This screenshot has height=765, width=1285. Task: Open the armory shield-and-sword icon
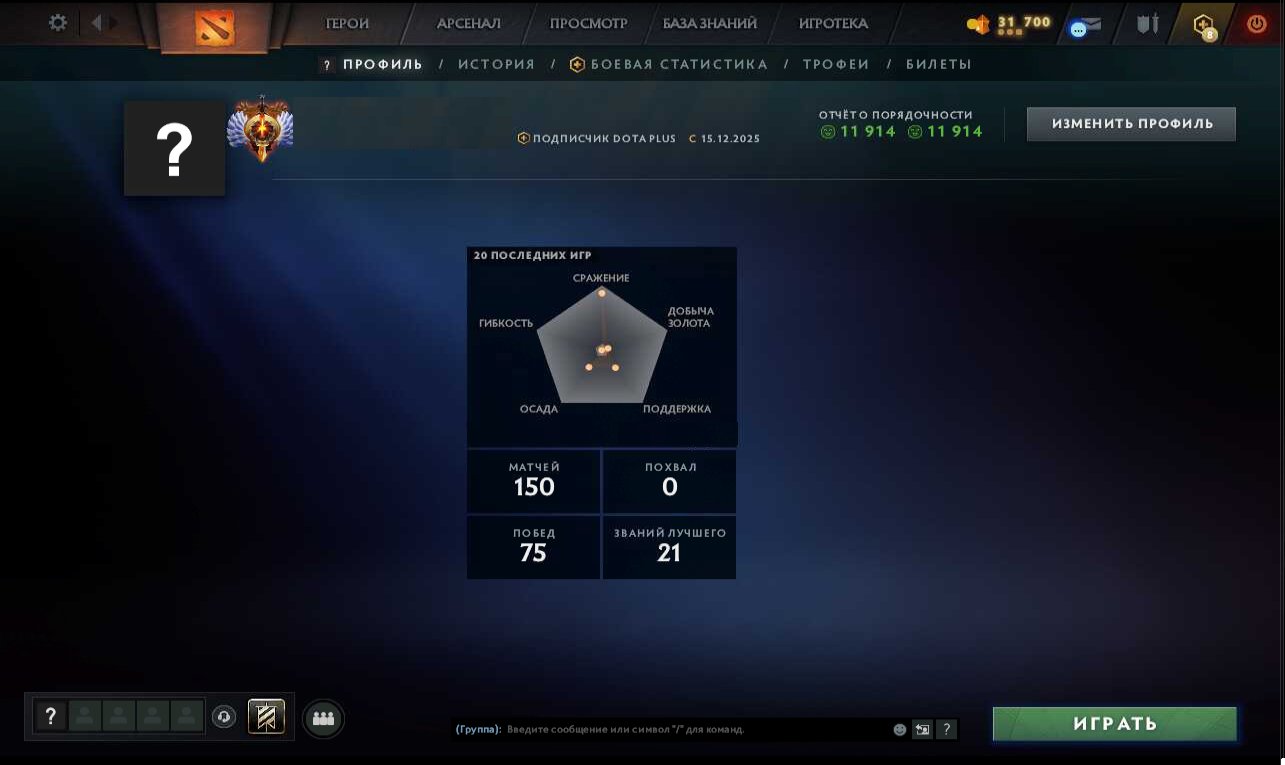point(1147,24)
